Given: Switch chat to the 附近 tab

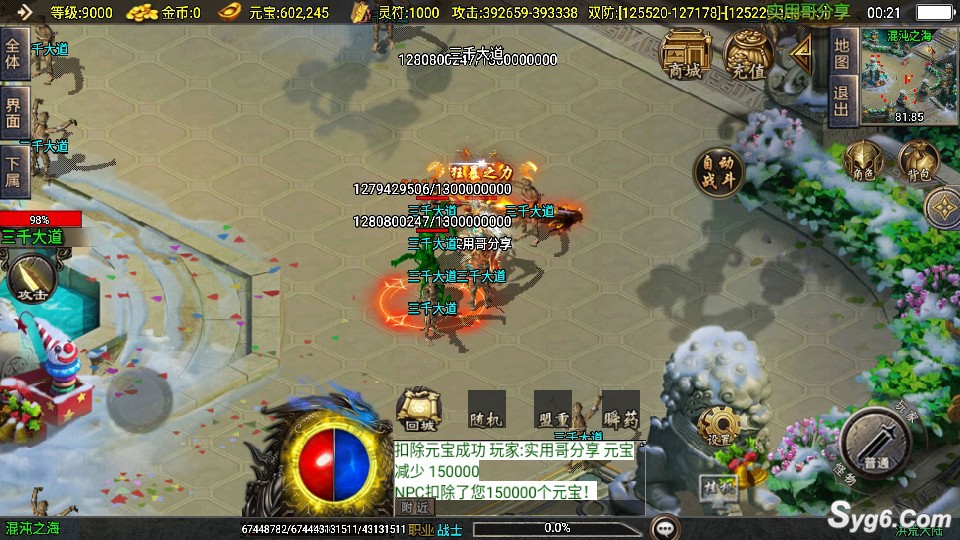Looking at the screenshot, I should coord(413,508).
